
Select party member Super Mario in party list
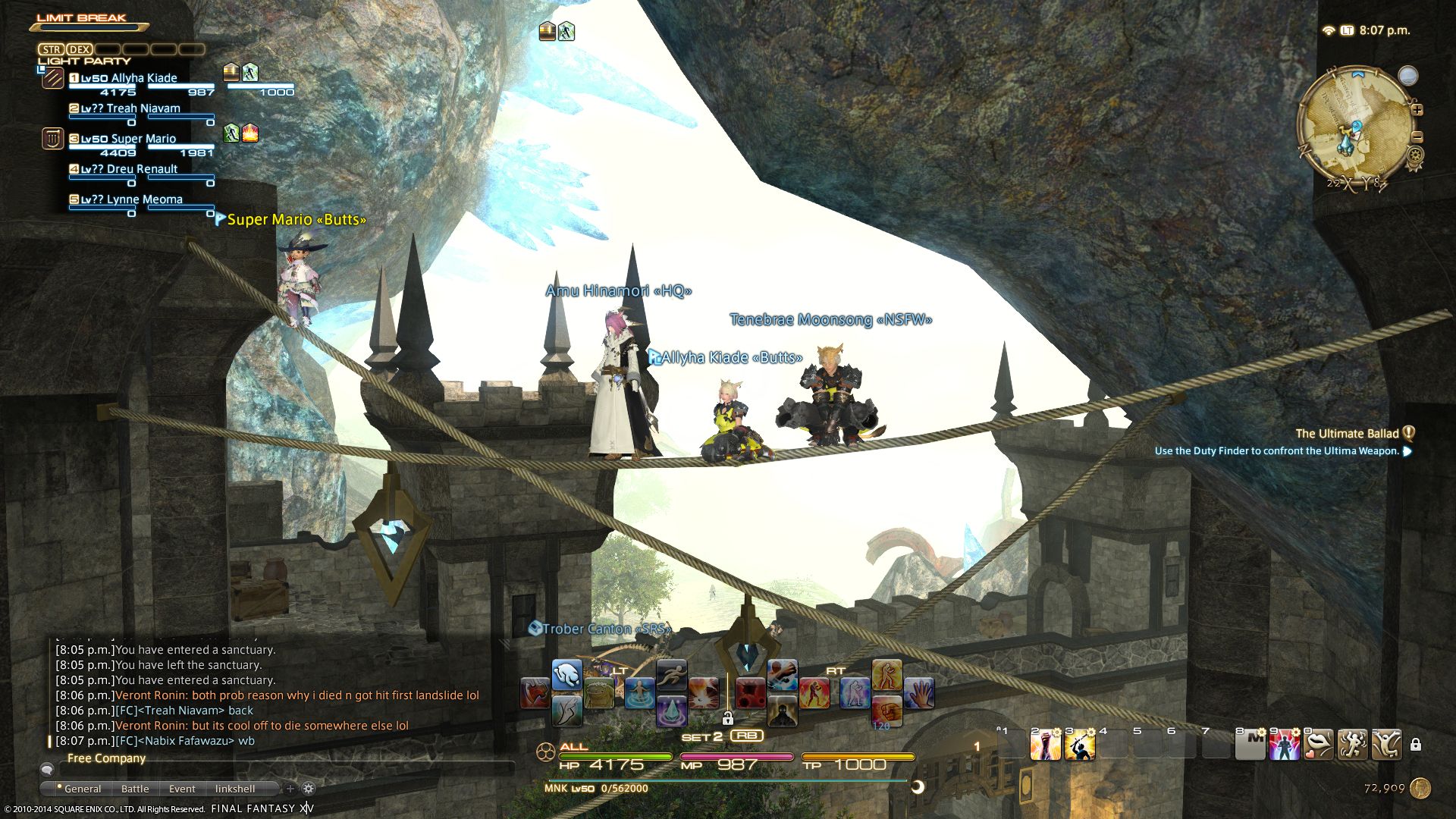[x=143, y=140]
